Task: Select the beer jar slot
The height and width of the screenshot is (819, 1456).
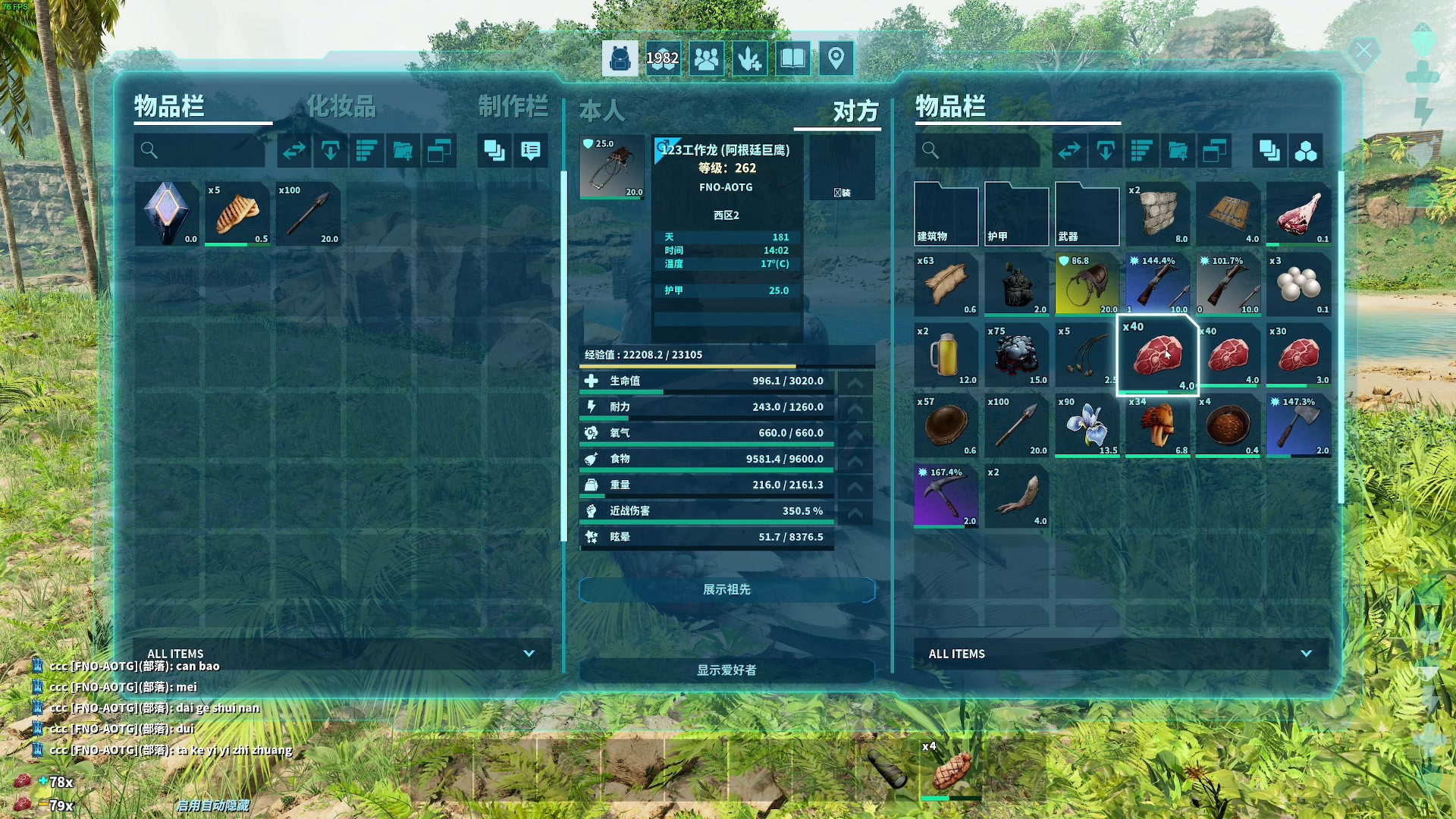Action: (x=946, y=356)
